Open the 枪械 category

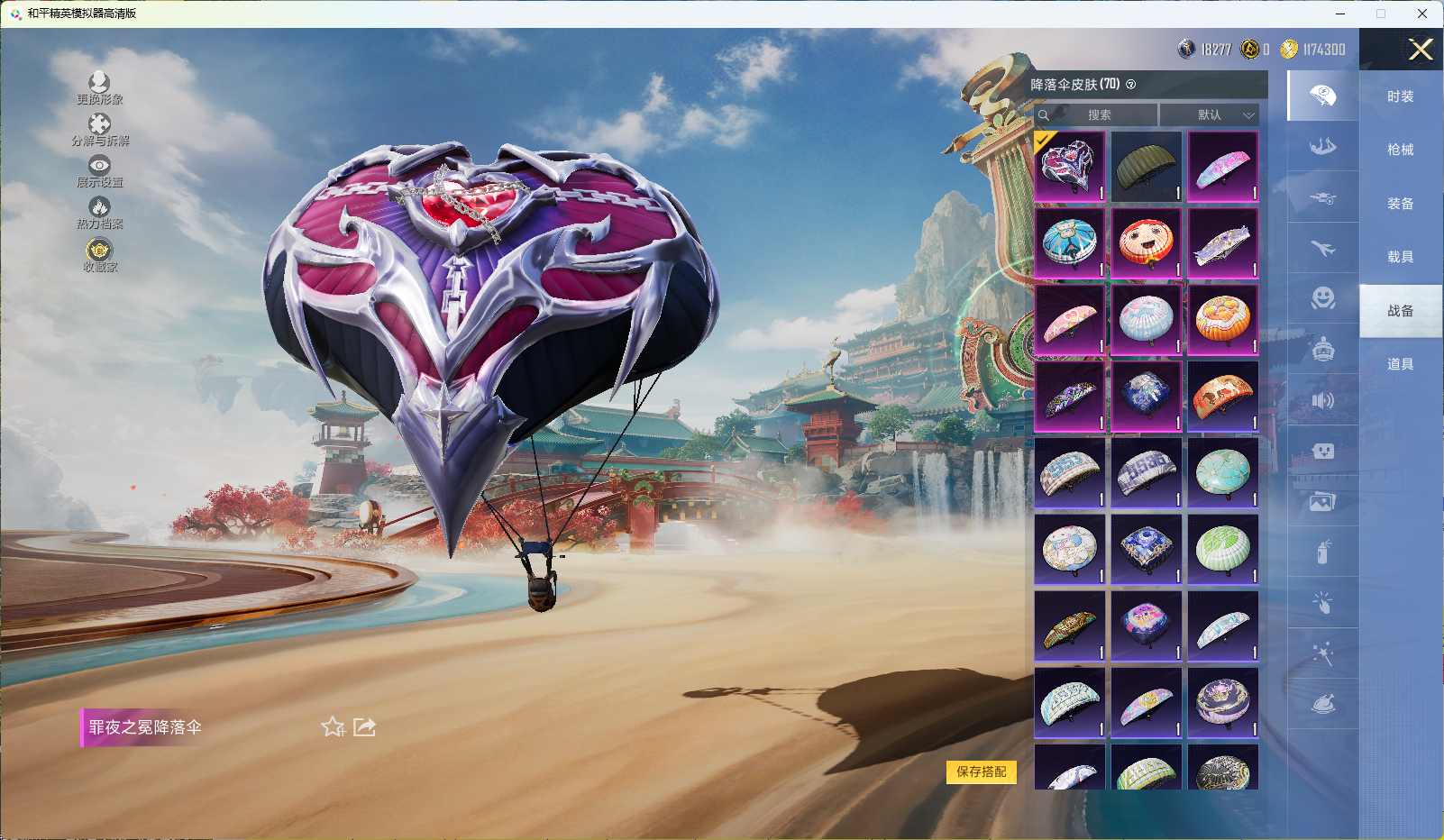click(1400, 150)
